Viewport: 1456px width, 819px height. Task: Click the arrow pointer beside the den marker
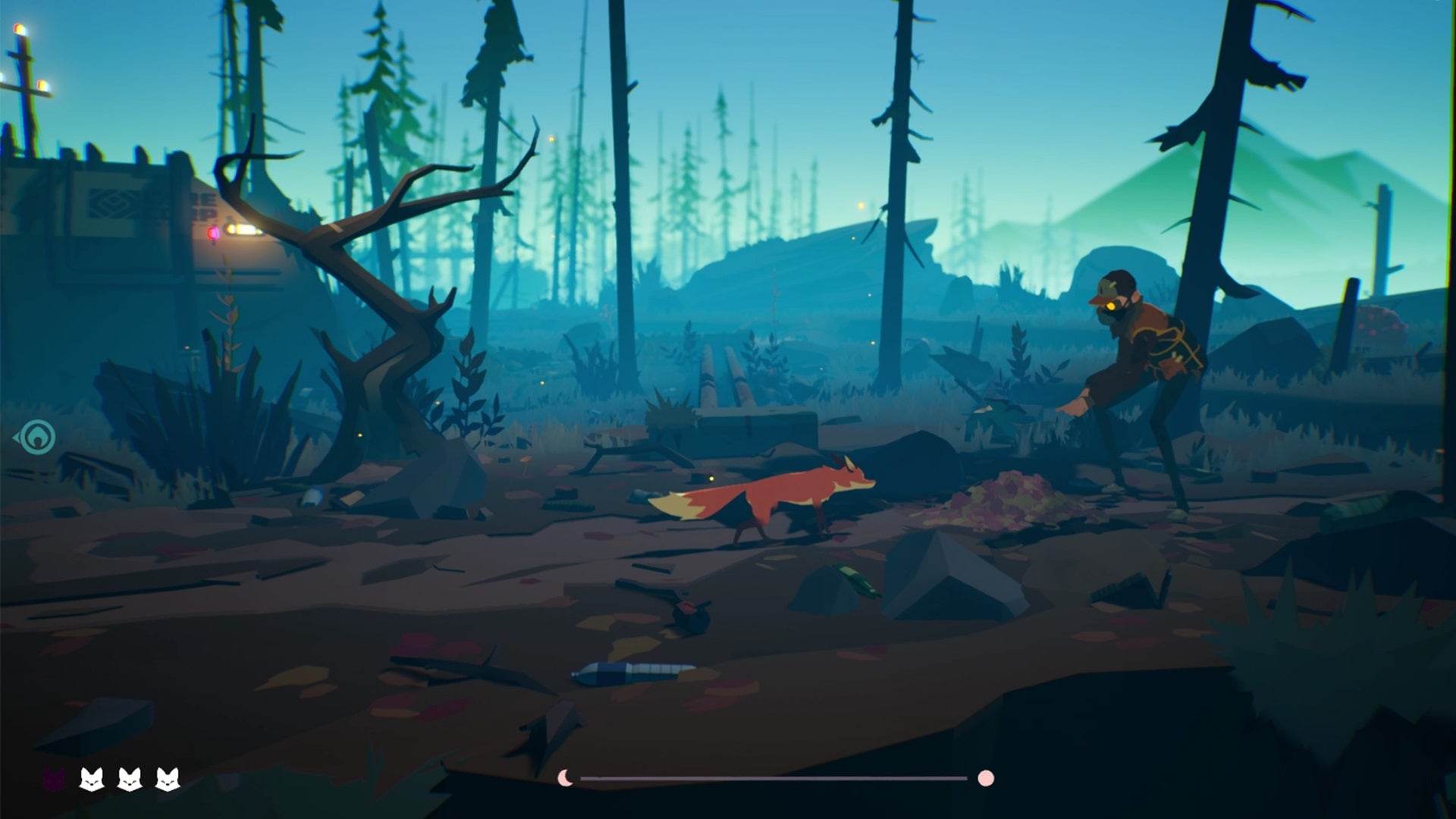[17, 437]
